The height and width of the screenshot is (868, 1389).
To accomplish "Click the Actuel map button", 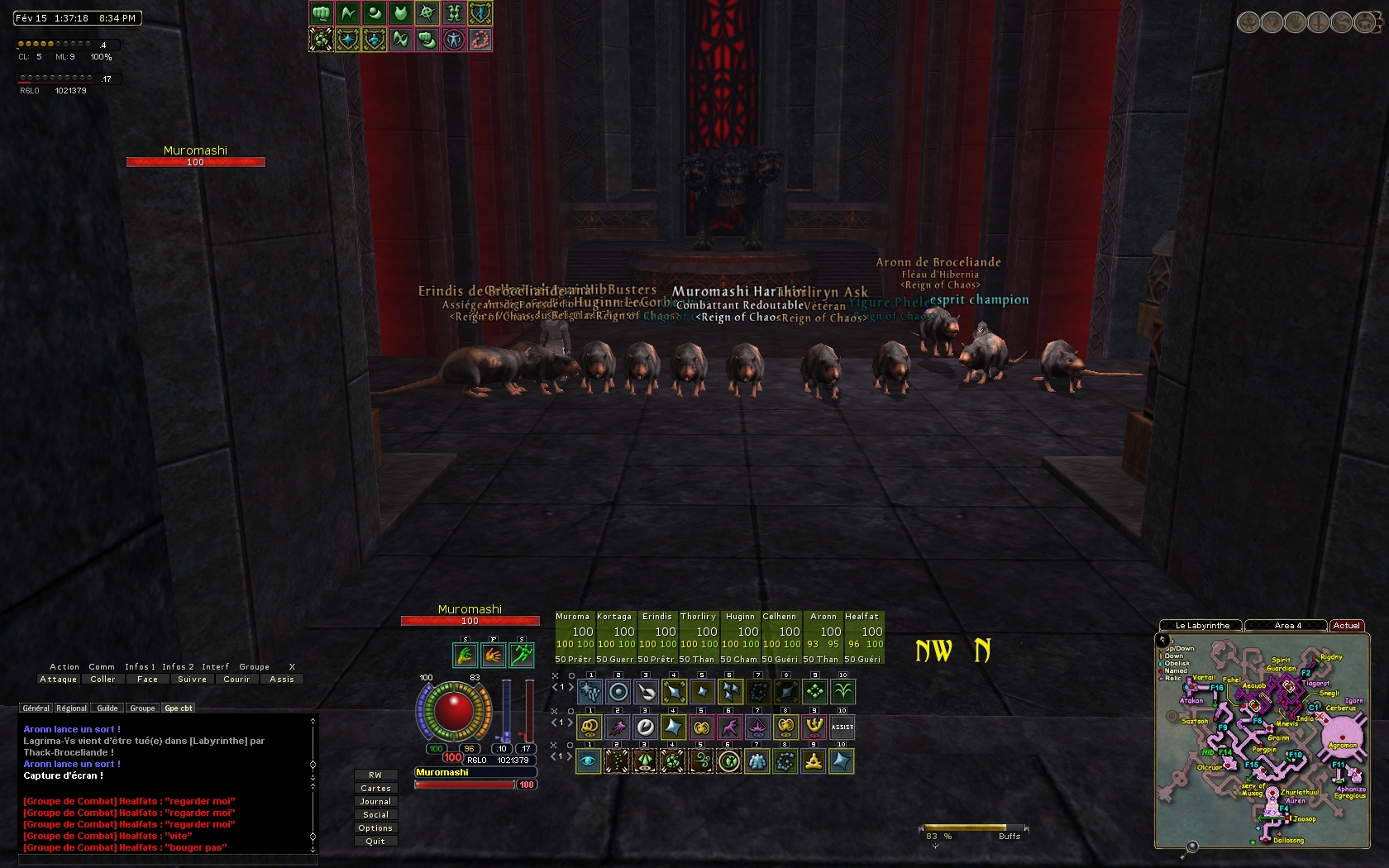I will point(1347,626).
